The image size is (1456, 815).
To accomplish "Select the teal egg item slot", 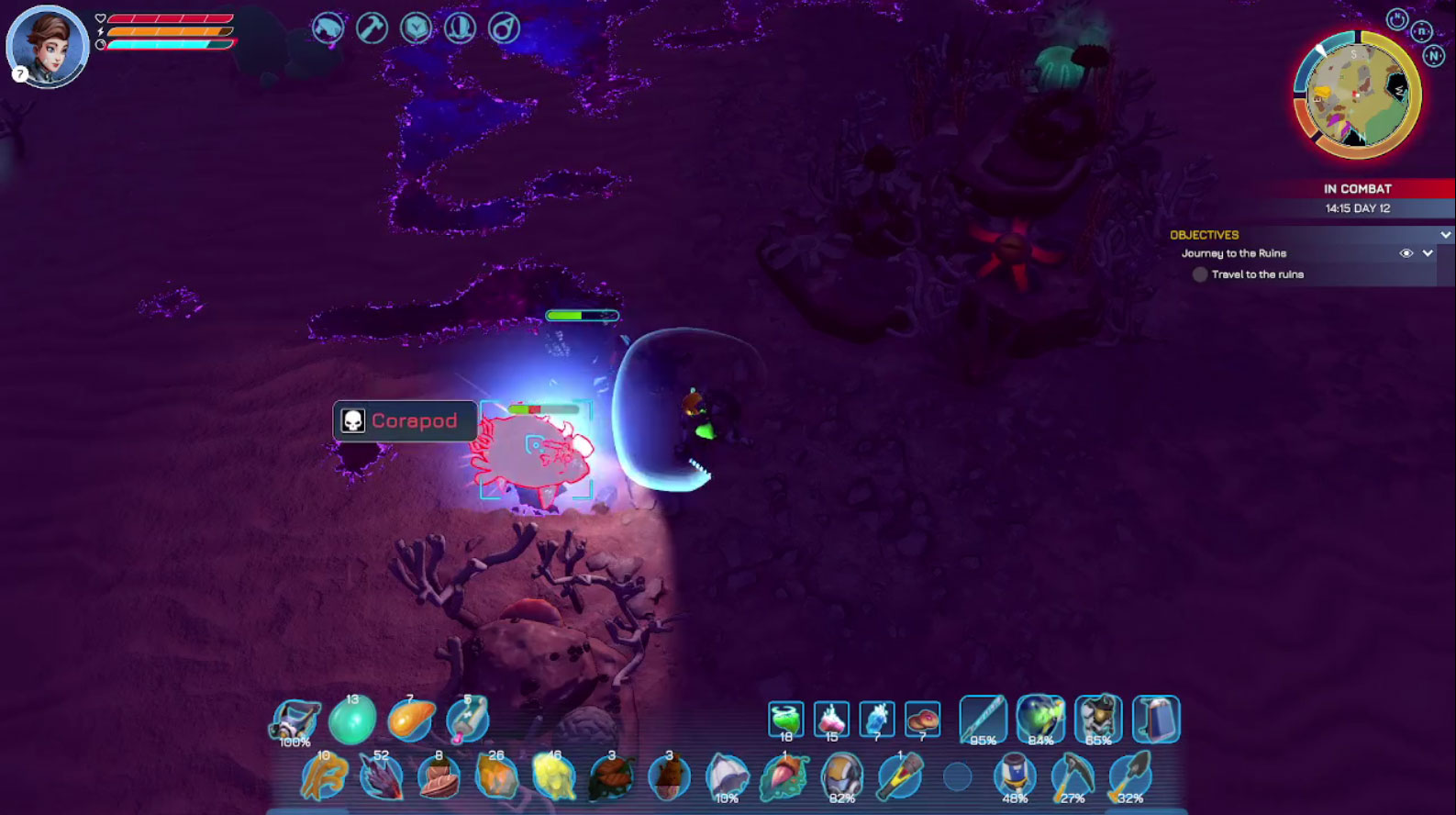I will (x=352, y=720).
